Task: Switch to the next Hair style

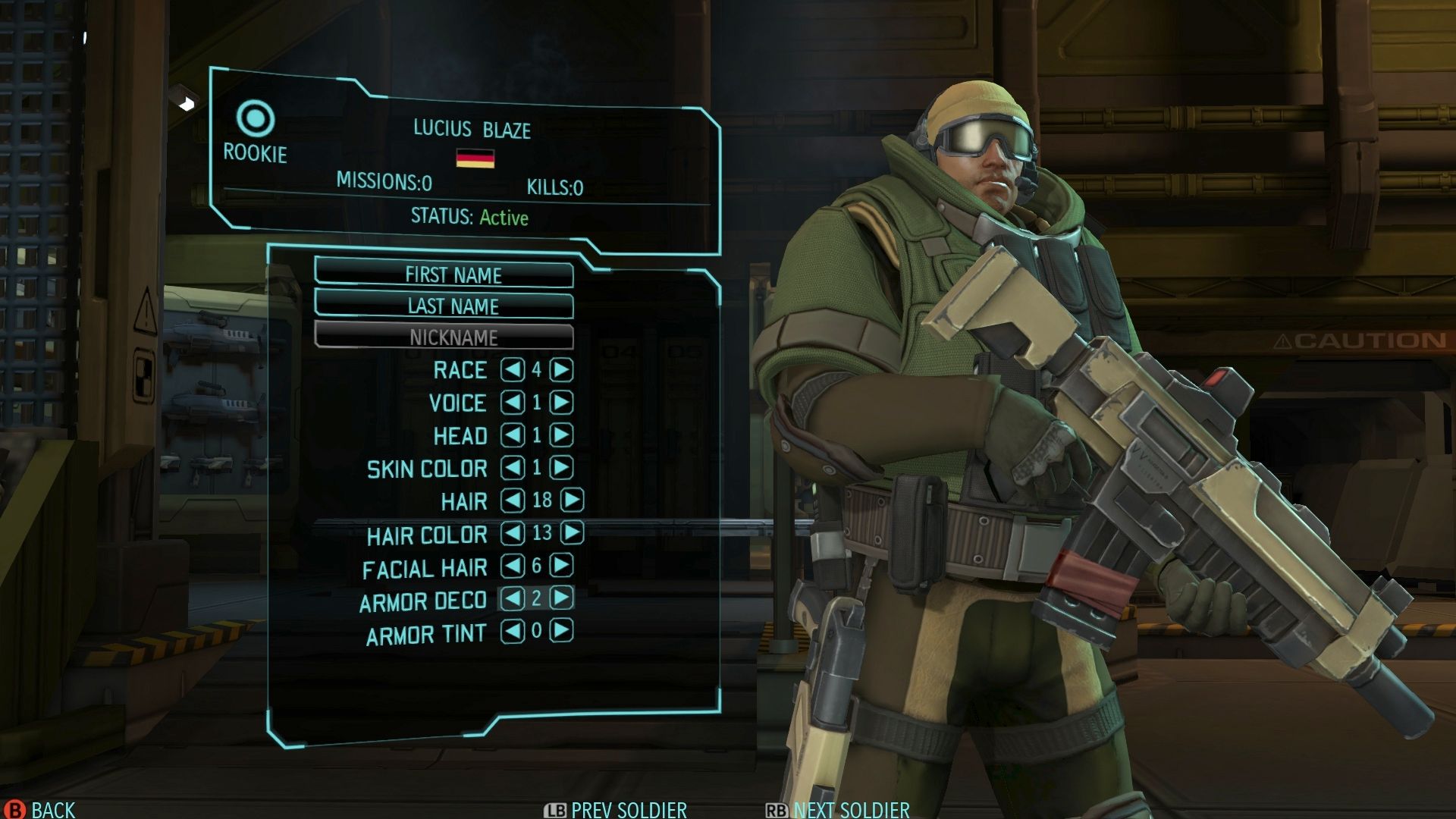Action: coord(572,500)
